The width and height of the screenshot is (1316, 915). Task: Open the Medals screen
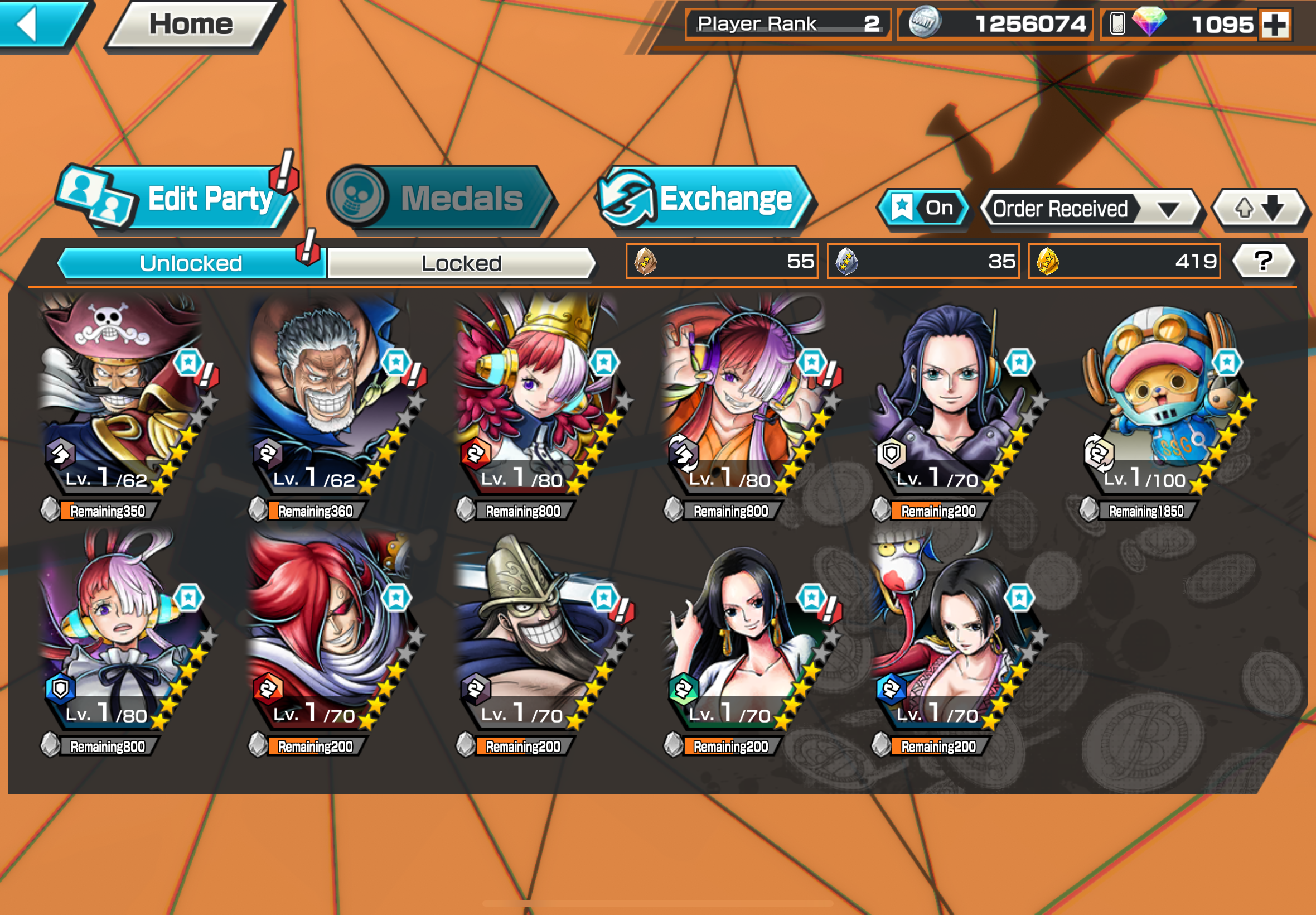441,199
